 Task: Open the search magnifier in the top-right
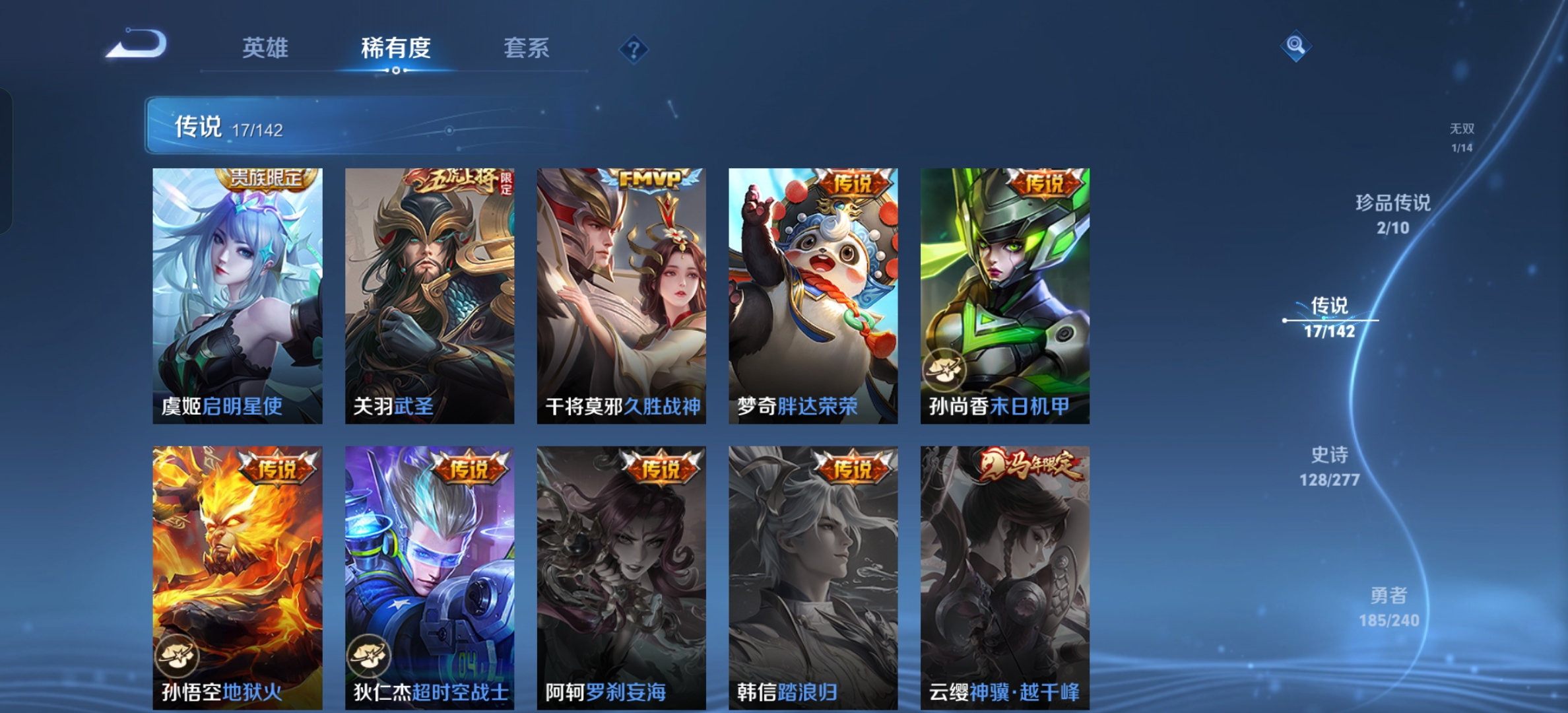click(1297, 46)
